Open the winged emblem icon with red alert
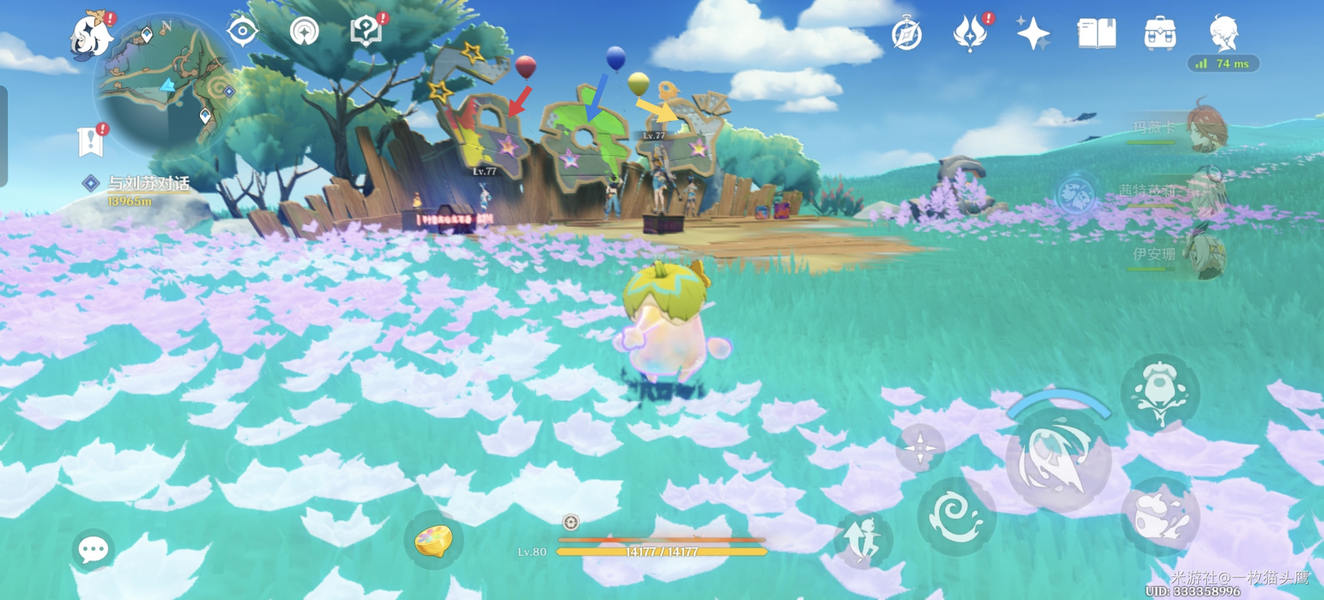The height and width of the screenshot is (600, 1324). (x=969, y=34)
